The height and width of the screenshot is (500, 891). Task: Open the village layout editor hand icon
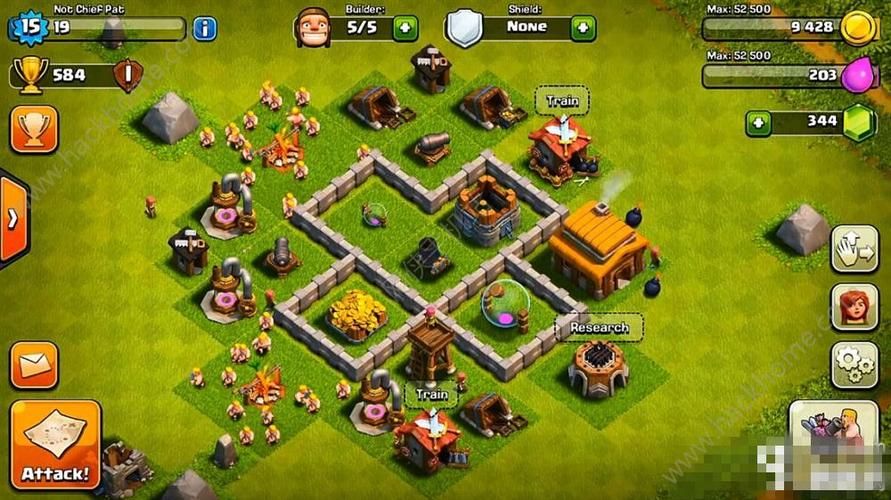[854, 249]
